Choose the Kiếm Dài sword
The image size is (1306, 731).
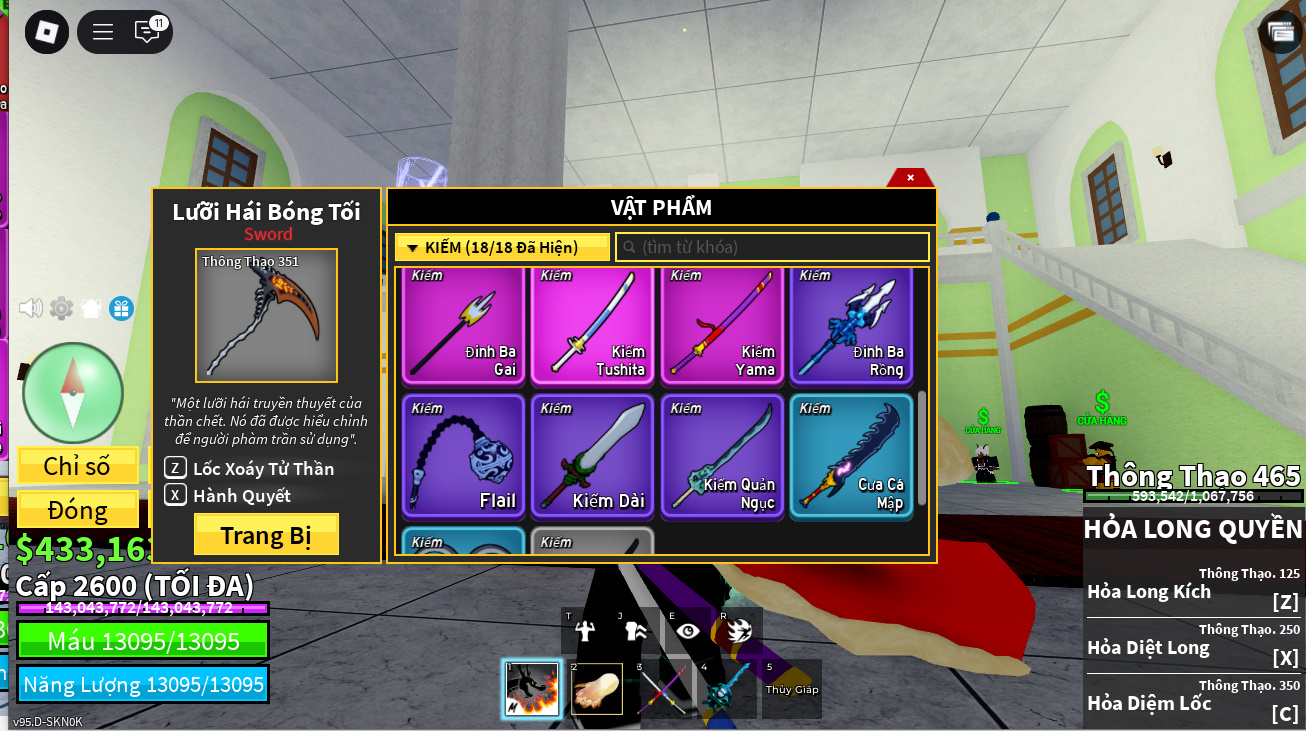coord(593,456)
